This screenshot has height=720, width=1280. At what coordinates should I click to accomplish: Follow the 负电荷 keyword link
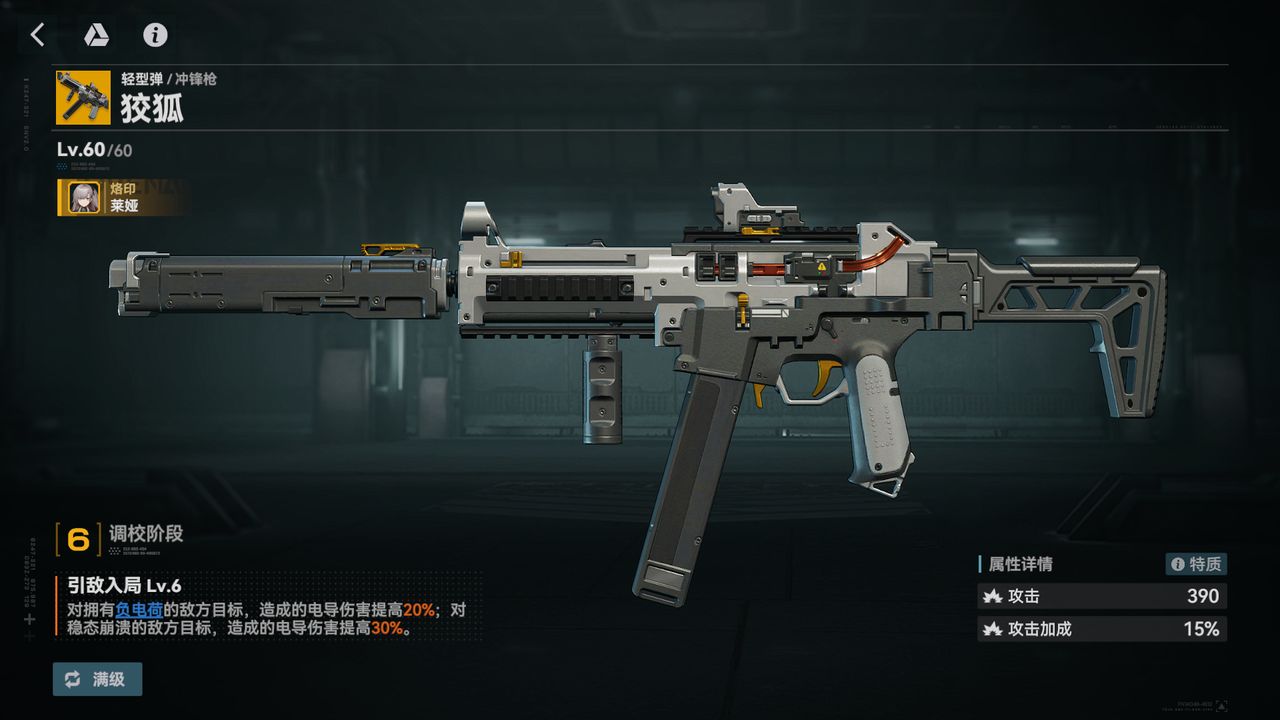coord(139,609)
